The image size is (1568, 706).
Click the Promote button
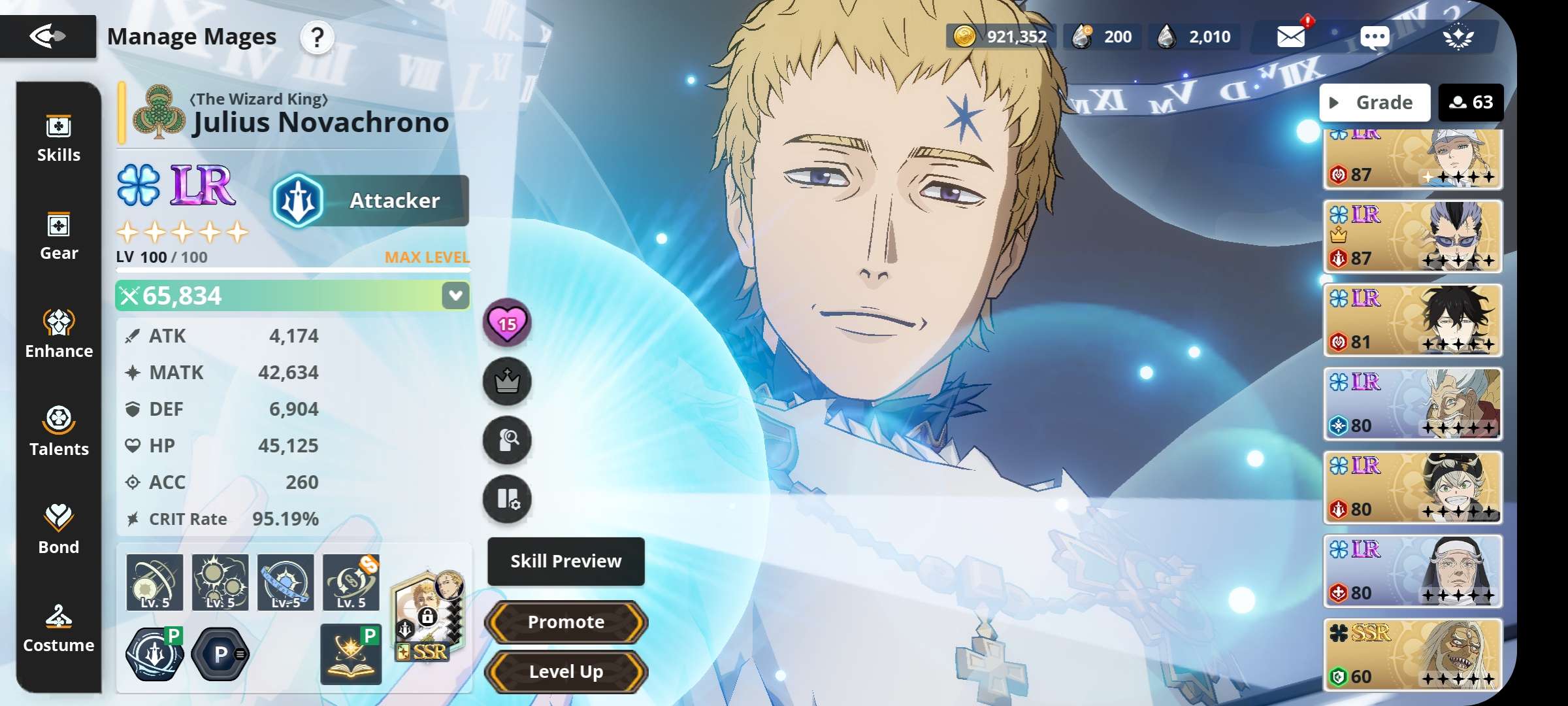pyautogui.click(x=566, y=622)
